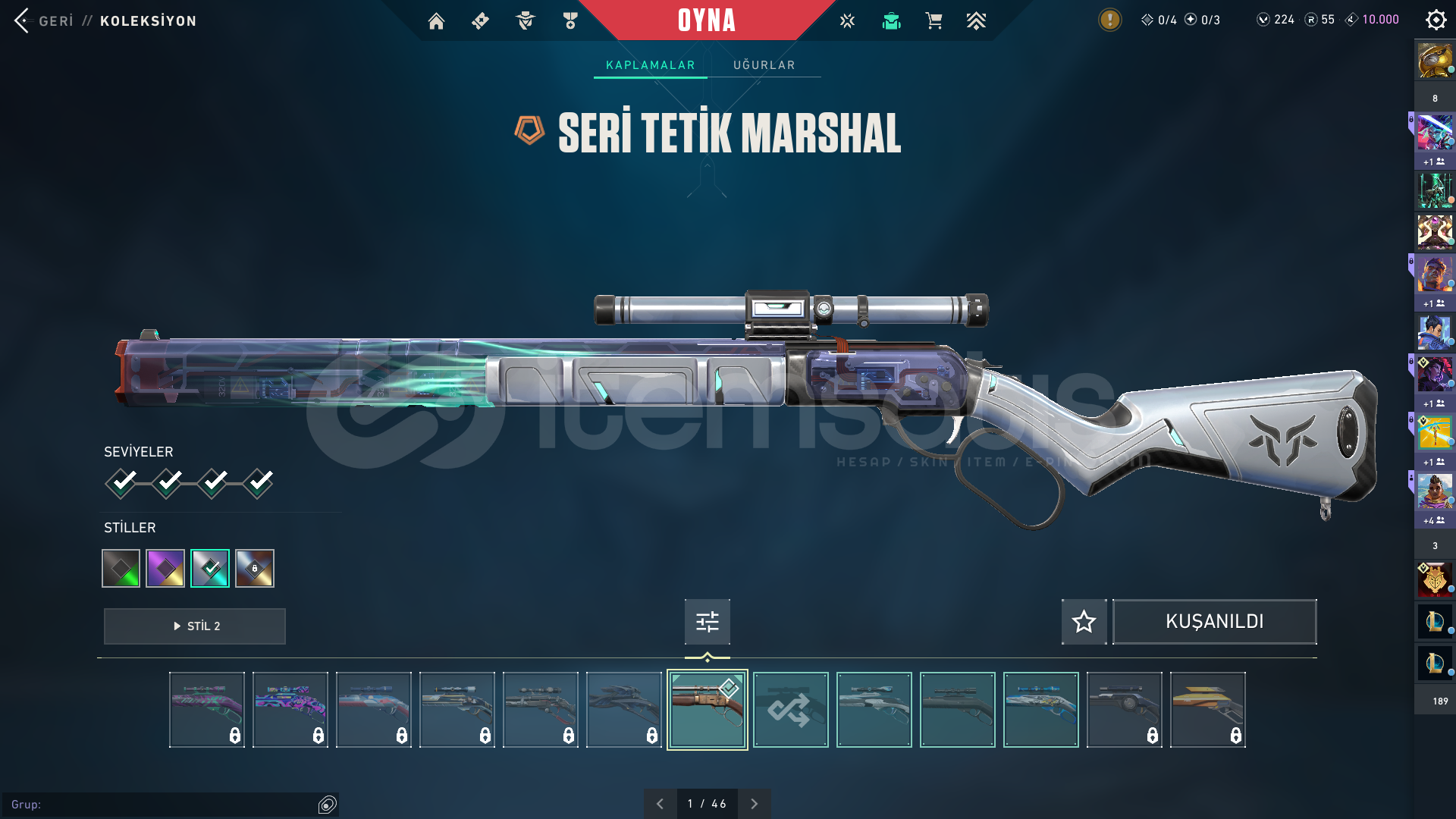Go back with the GERİ arrow
1456x819 pixels.
pos(23,20)
